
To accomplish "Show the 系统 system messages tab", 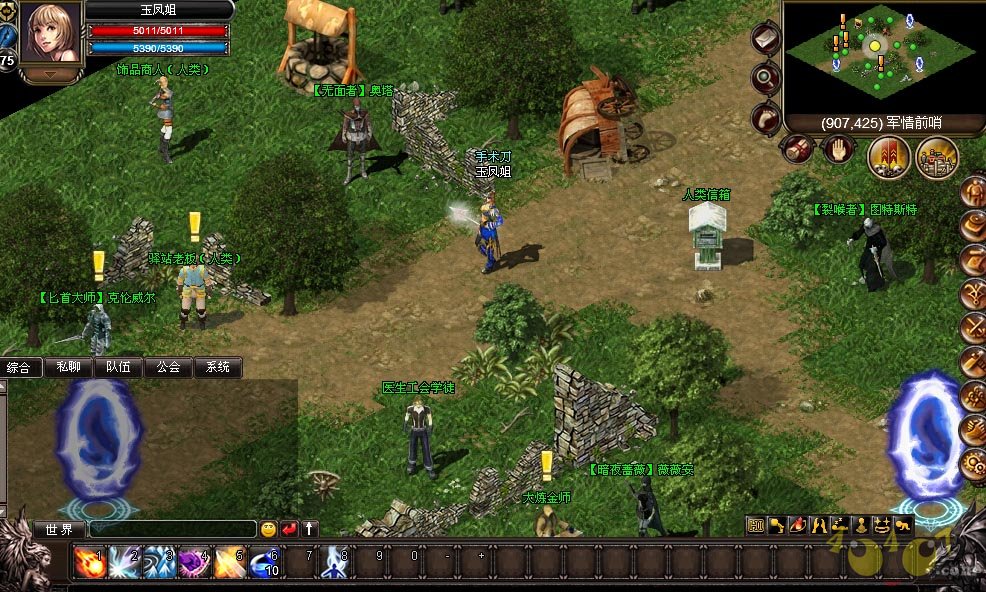I will (x=218, y=367).
